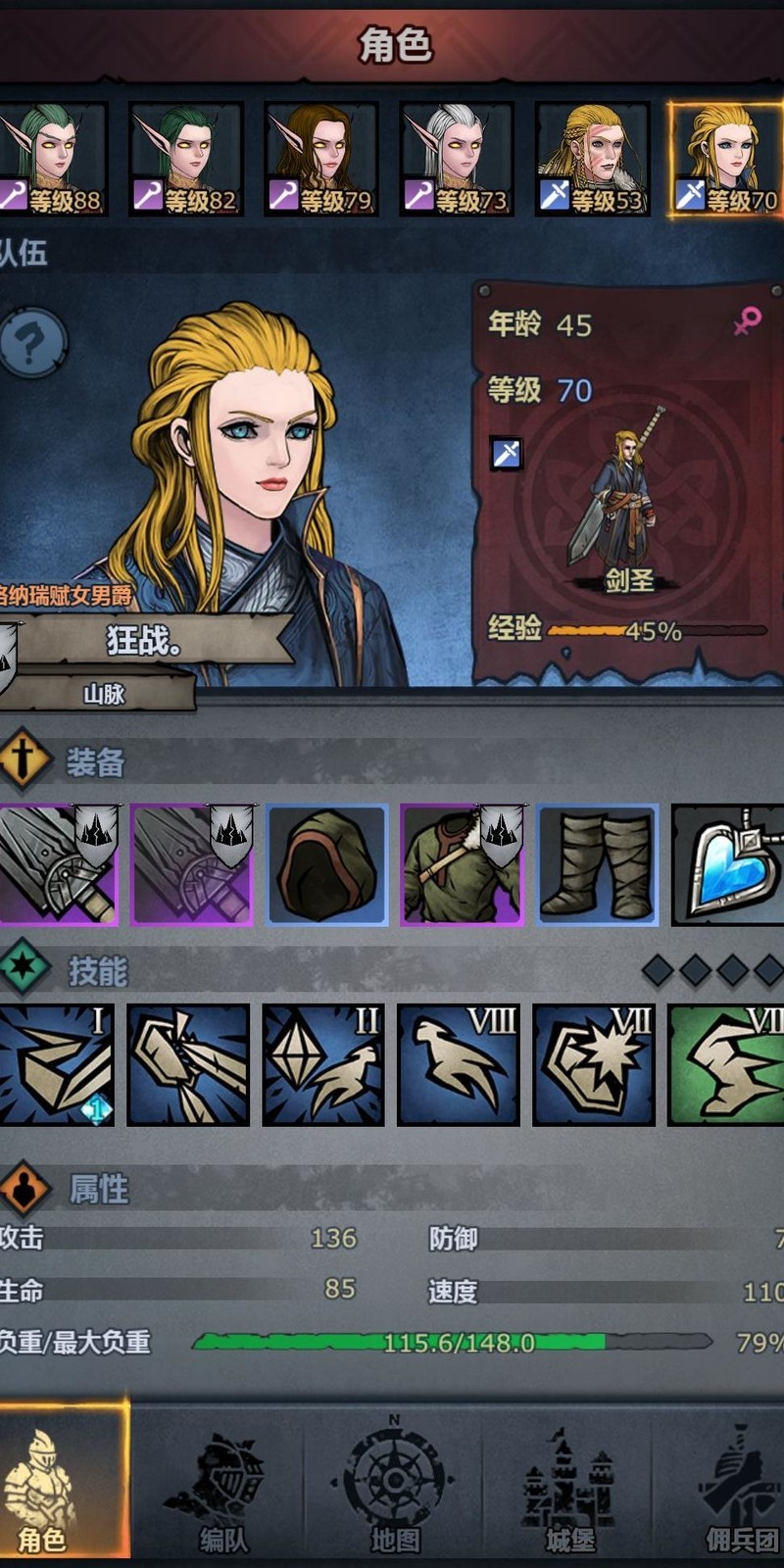Inspect the green hood equipment slot
The width and height of the screenshot is (784, 1568).
[x=327, y=865]
